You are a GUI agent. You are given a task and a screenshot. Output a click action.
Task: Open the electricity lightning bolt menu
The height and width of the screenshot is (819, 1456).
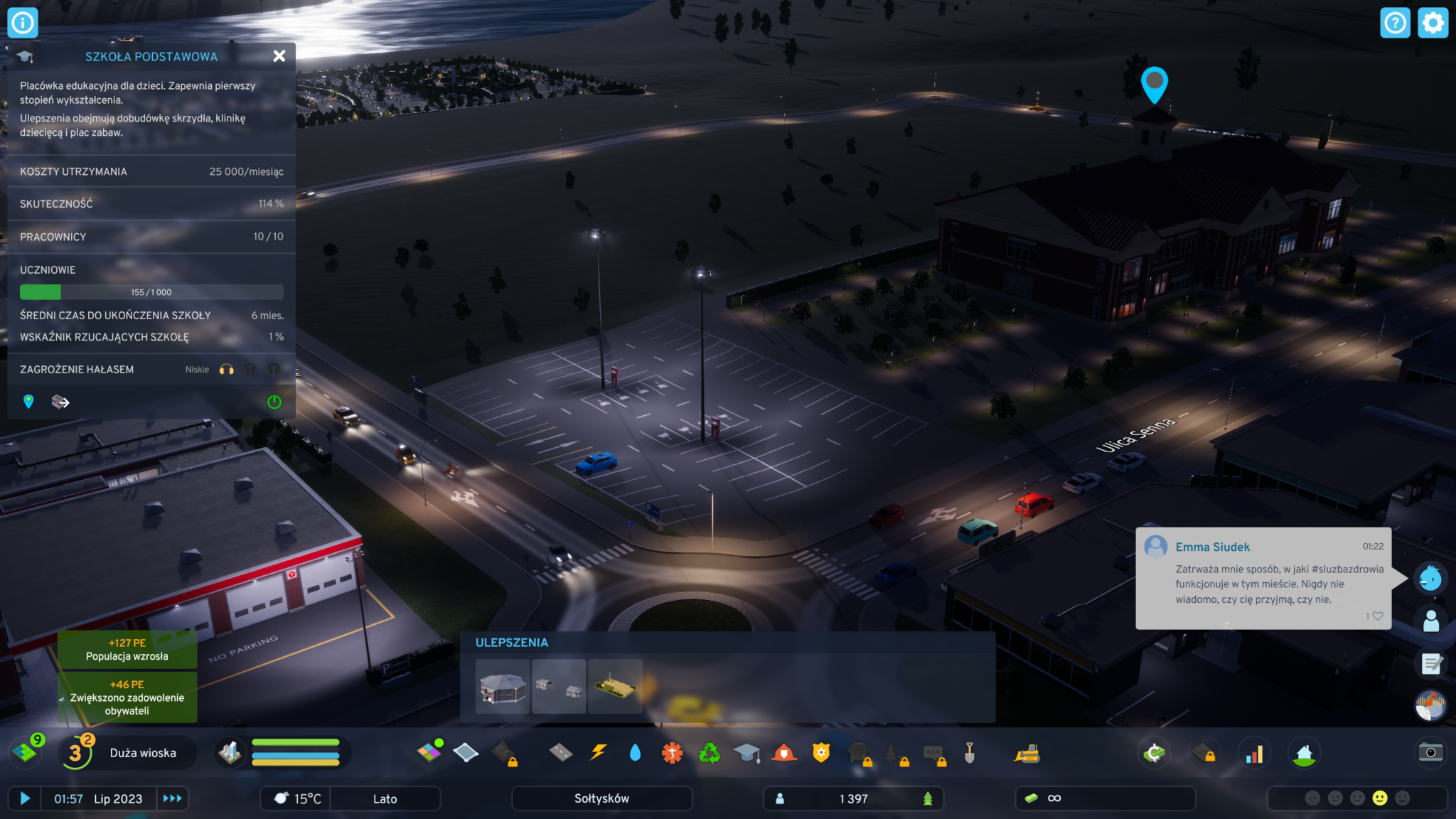point(599,753)
